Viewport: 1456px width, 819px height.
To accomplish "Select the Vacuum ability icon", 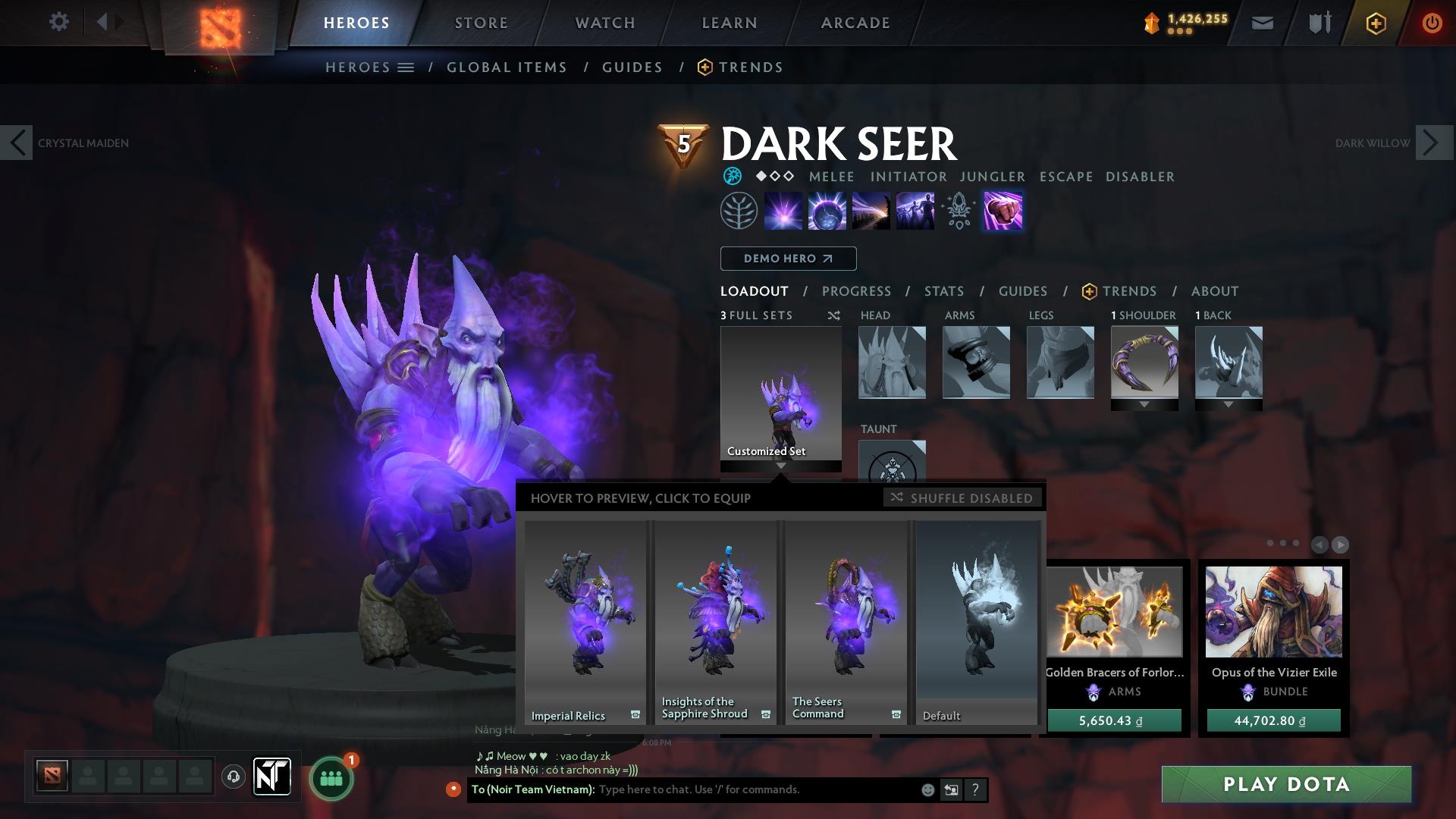I will pyautogui.click(x=784, y=211).
